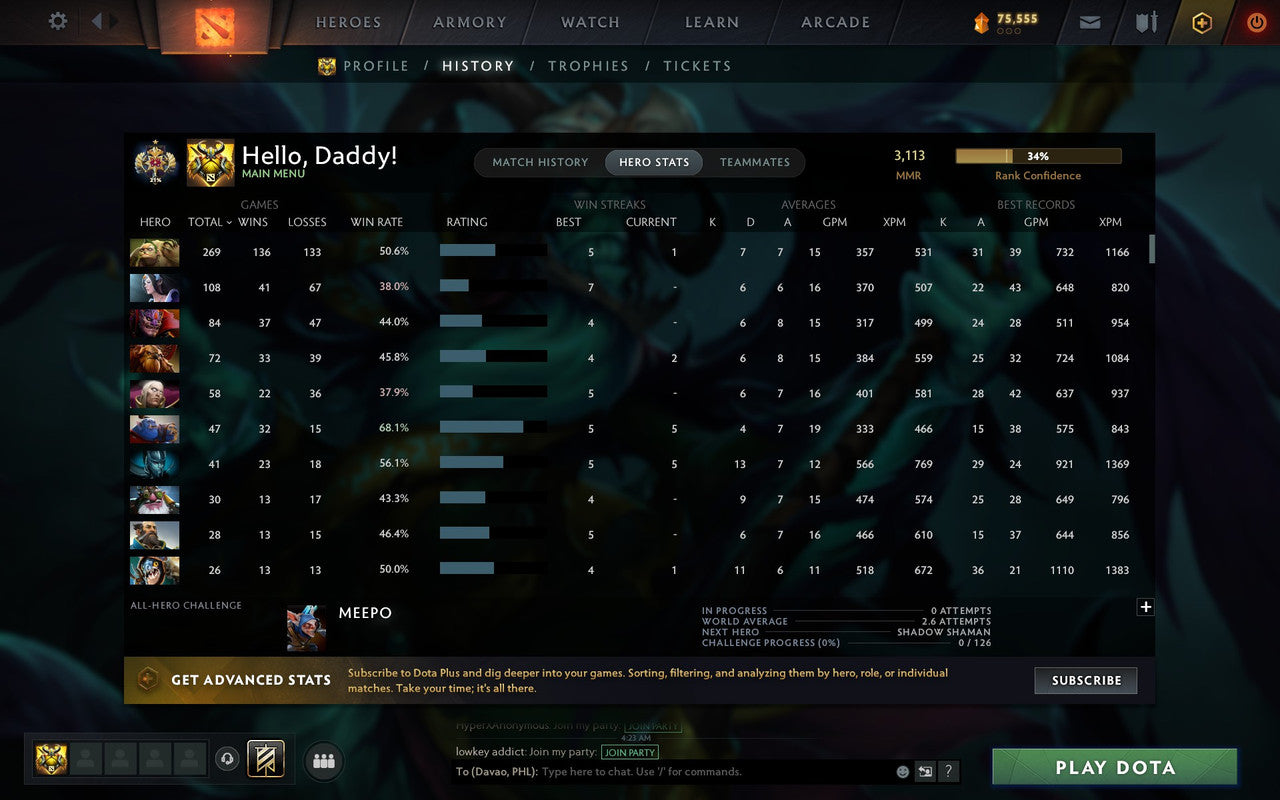Click the Rank Confidence progress bar

pyautogui.click(x=1039, y=156)
